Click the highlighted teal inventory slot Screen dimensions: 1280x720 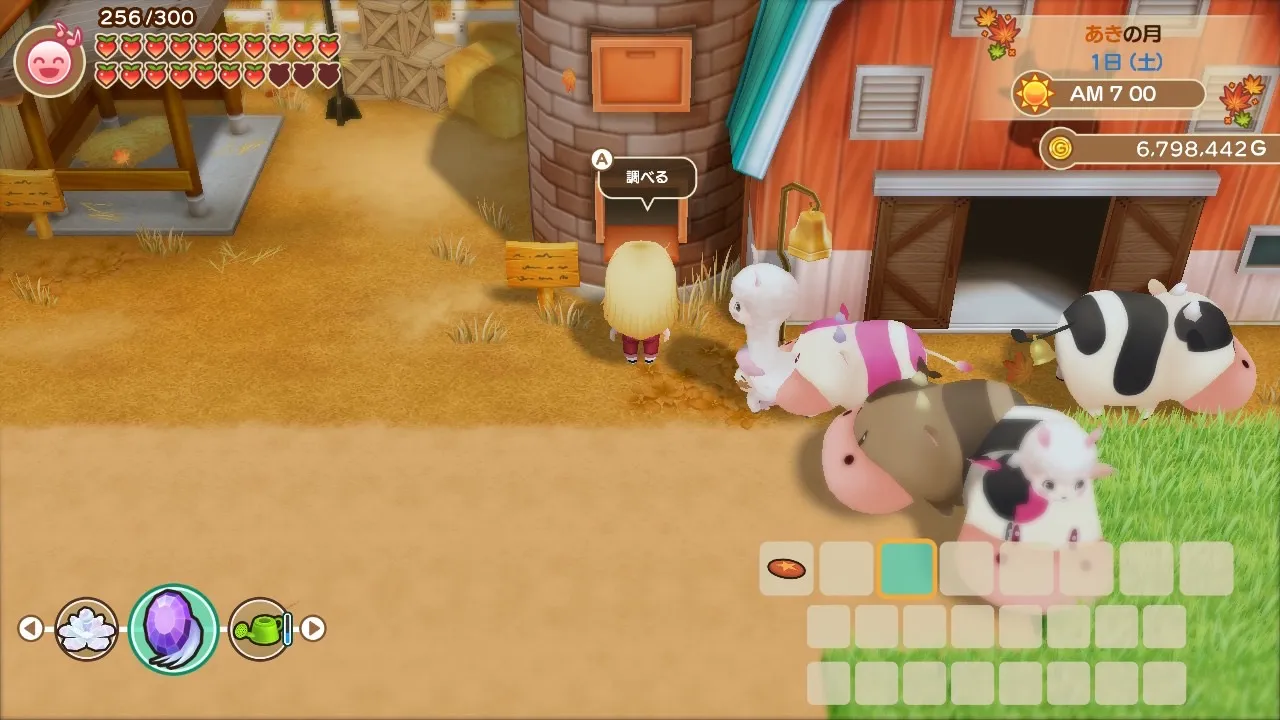pyautogui.click(x=907, y=568)
